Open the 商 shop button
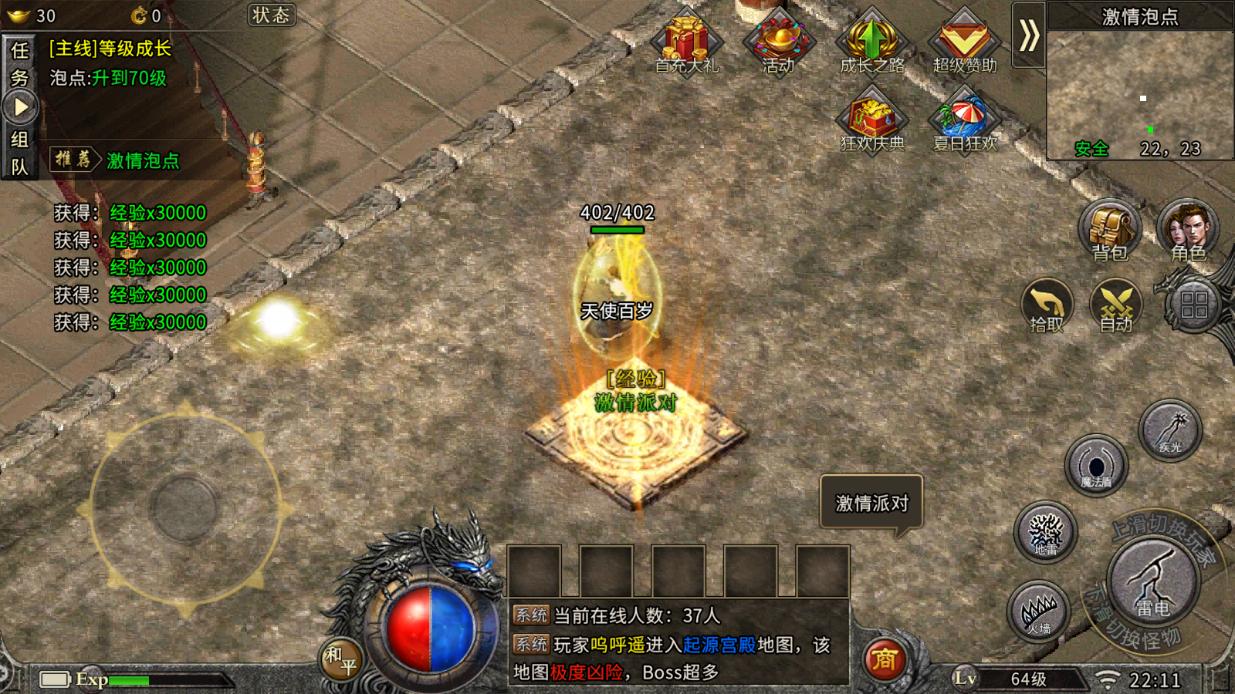1235x694 pixels. point(884,659)
